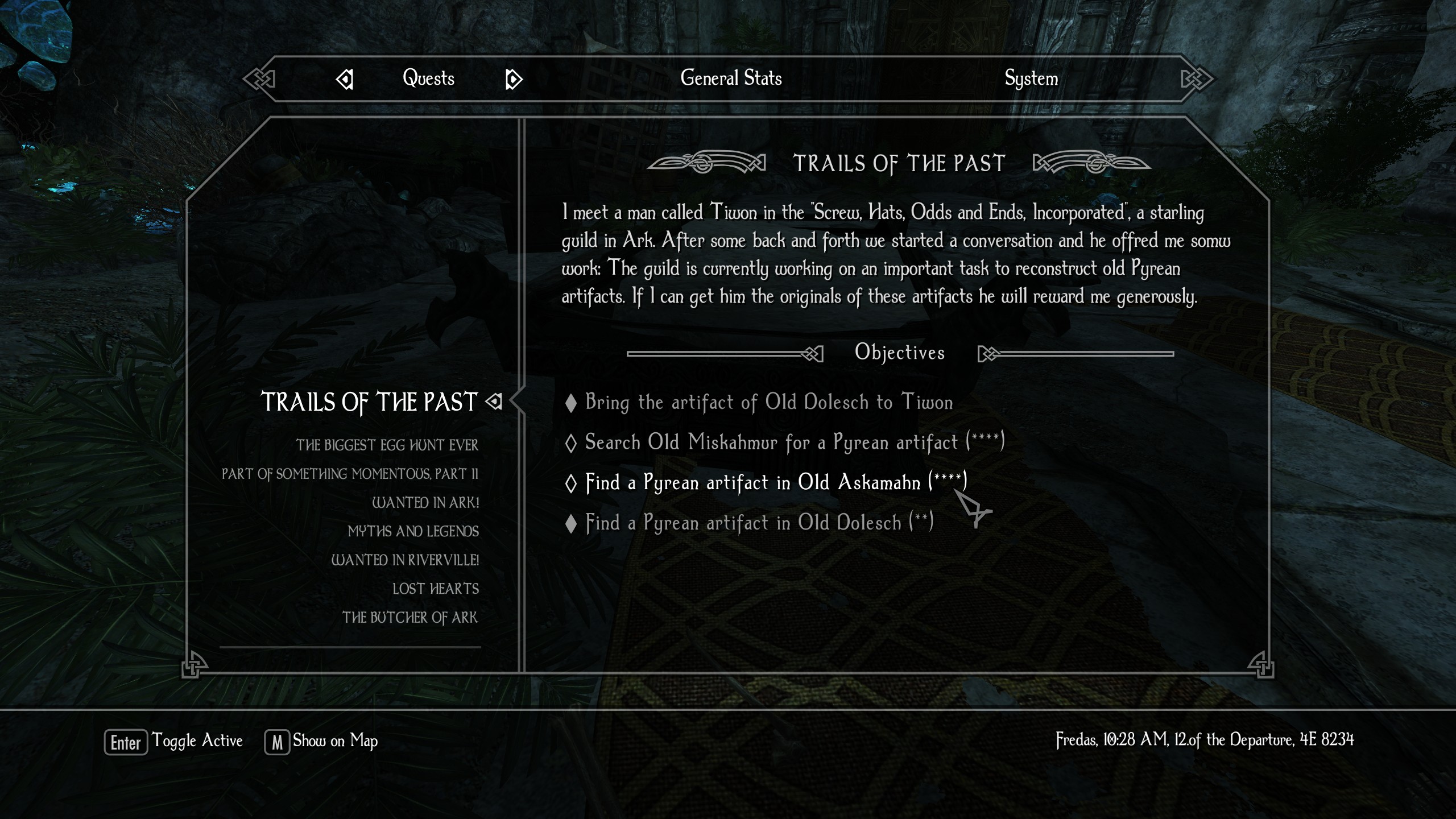Select the Old Askamahn artifact objective
Image resolution: width=1456 pixels, height=819 pixels.
776,483
